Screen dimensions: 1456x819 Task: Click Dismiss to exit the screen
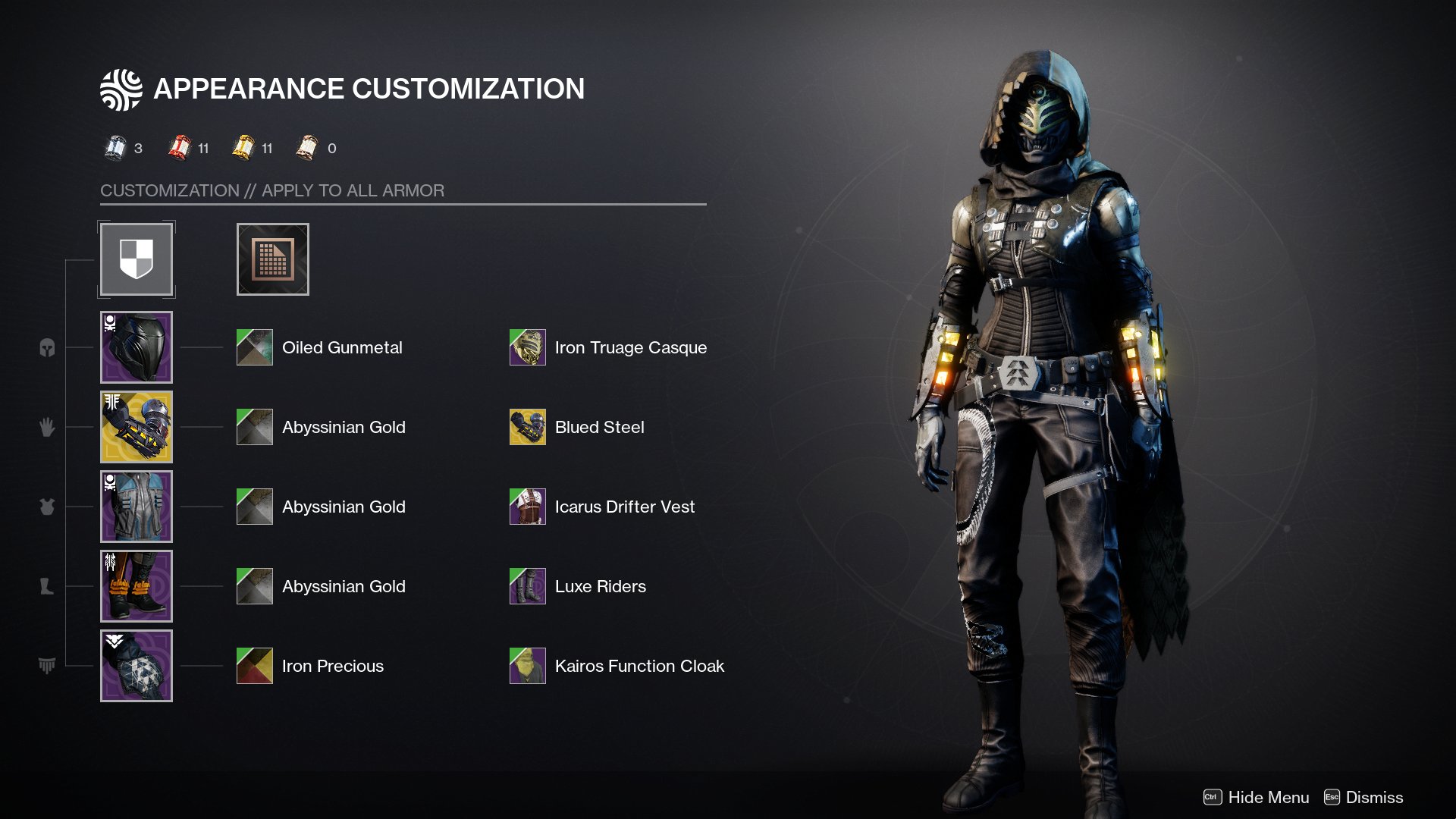click(x=1374, y=798)
